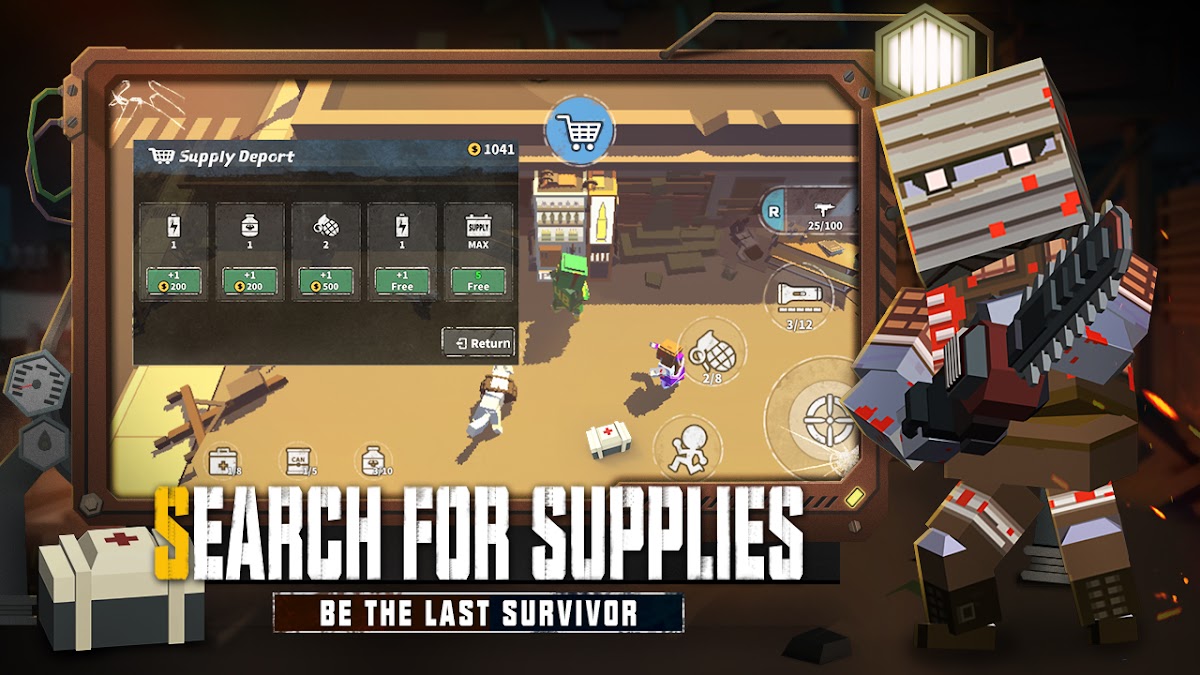Purchase the supplement jar for 200 coins

tap(249, 281)
